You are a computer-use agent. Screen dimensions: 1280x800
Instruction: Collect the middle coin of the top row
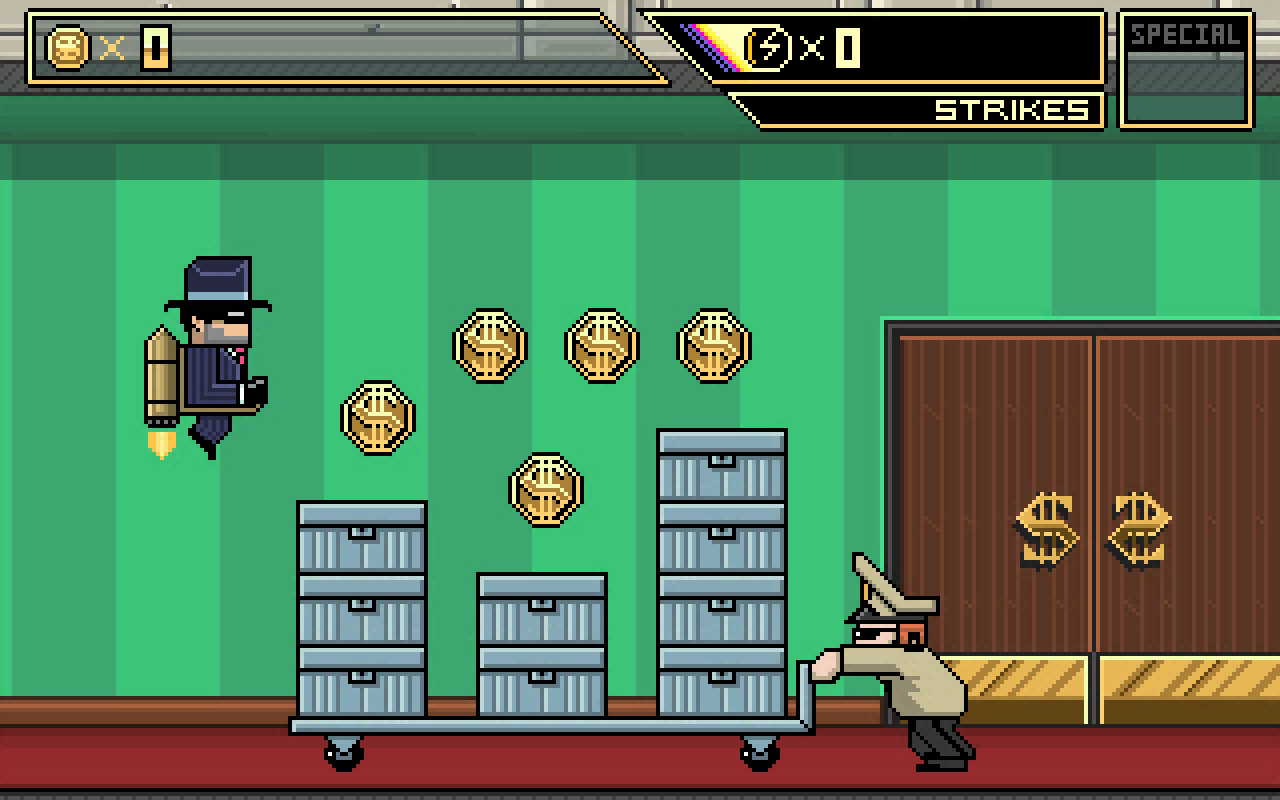[x=600, y=345]
